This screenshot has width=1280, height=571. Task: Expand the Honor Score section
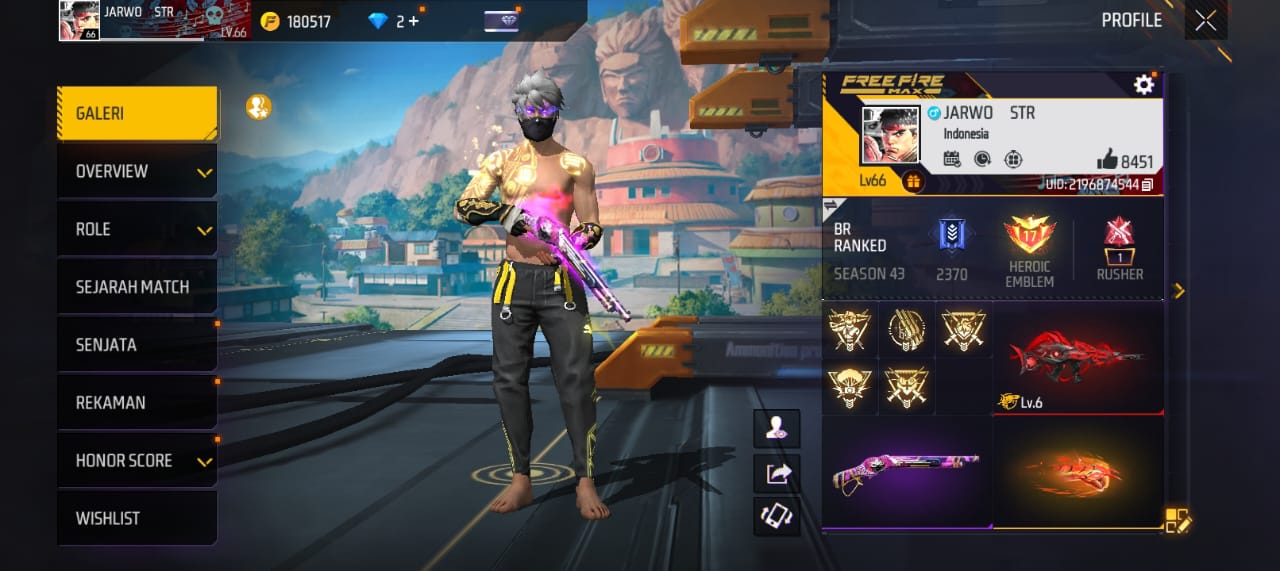point(137,461)
